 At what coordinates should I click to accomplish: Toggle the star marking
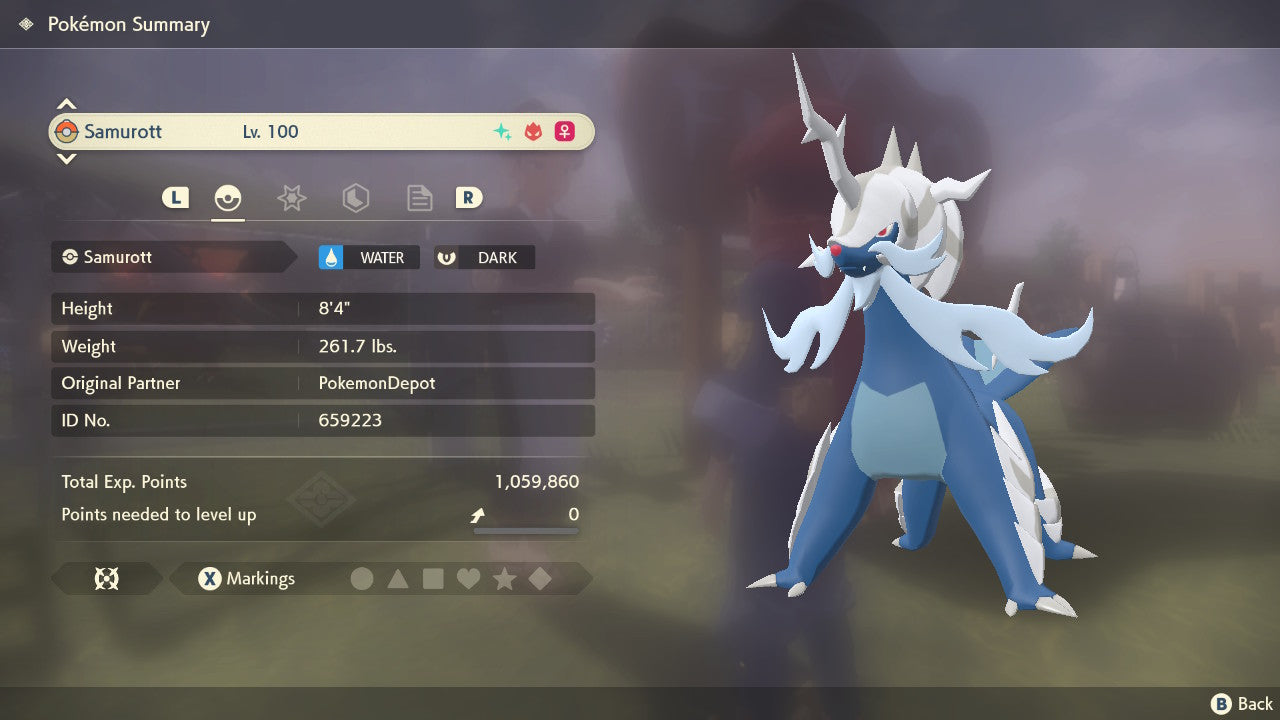(x=504, y=579)
